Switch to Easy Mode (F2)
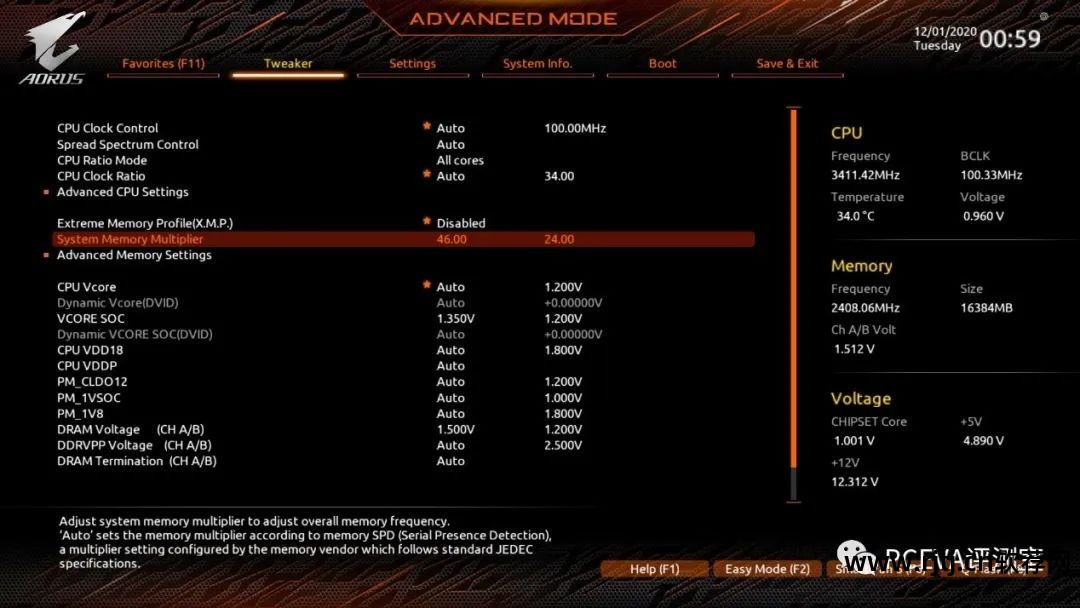1080x608 pixels. (x=767, y=569)
